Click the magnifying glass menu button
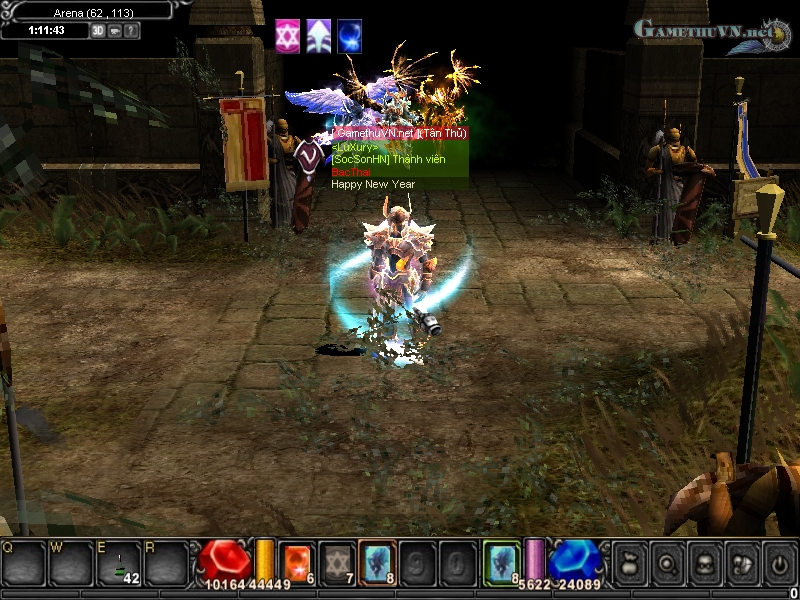 pos(667,563)
